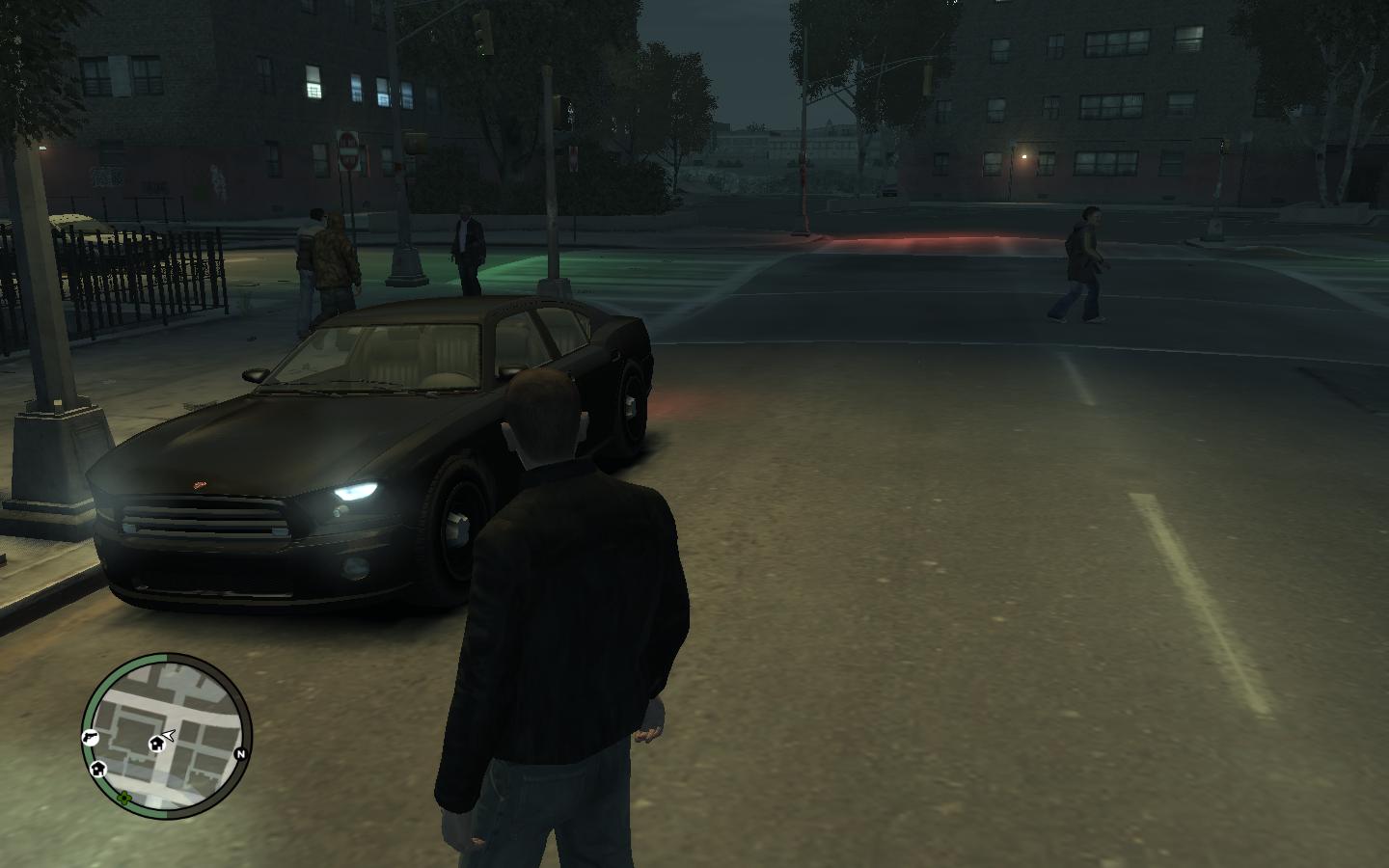The height and width of the screenshot is (868, 1389).
Task: Select the safehouse blip beside player arrow
Action: 155,744
